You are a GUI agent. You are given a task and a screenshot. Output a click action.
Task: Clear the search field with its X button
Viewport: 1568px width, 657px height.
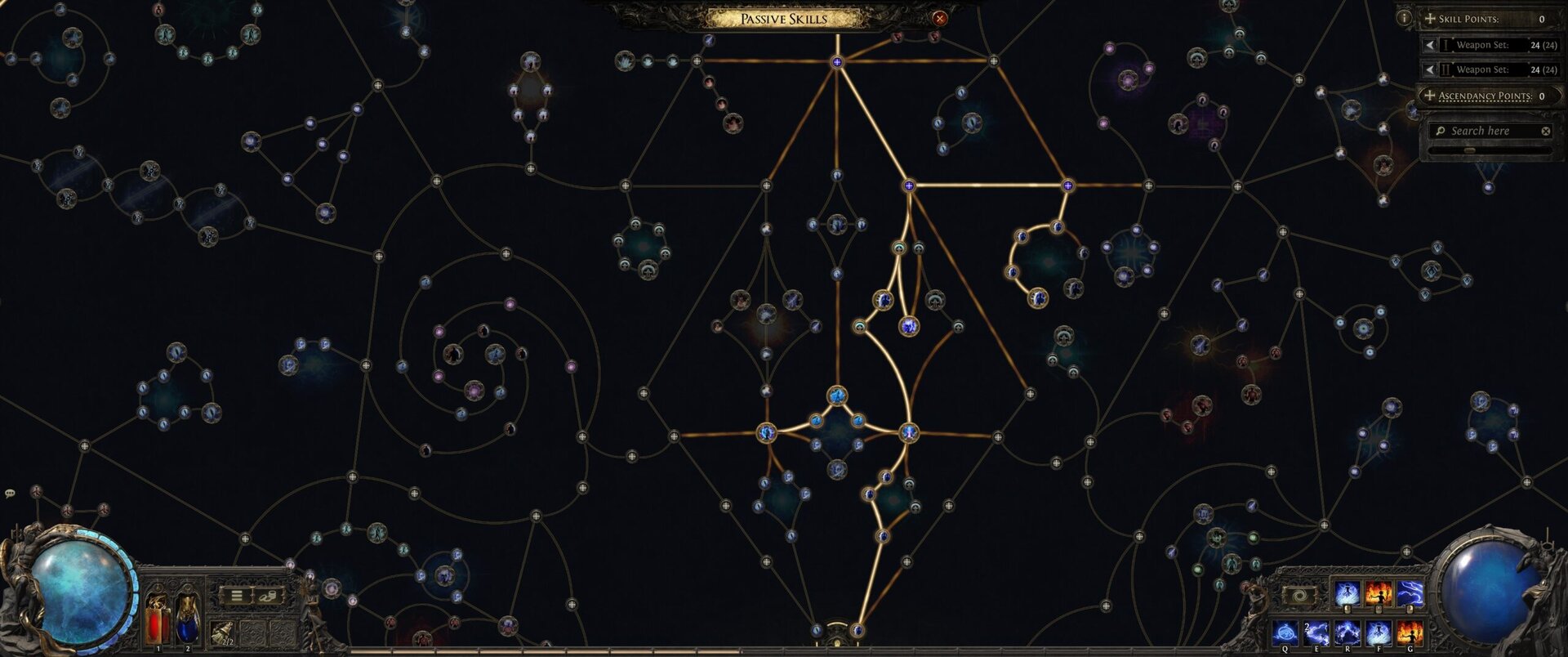coord(1546,130)
